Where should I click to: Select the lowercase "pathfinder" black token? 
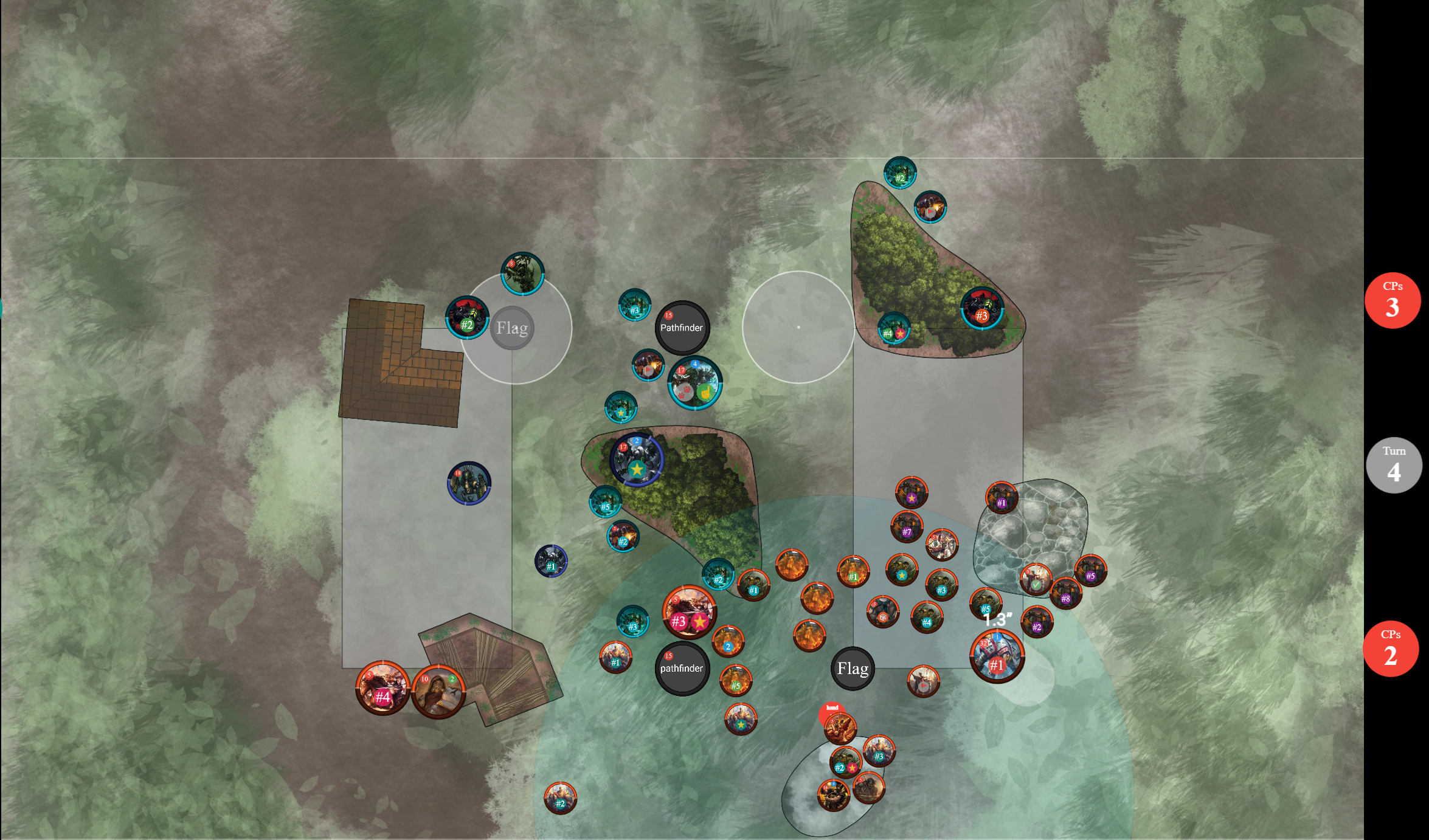pos(682,668)
